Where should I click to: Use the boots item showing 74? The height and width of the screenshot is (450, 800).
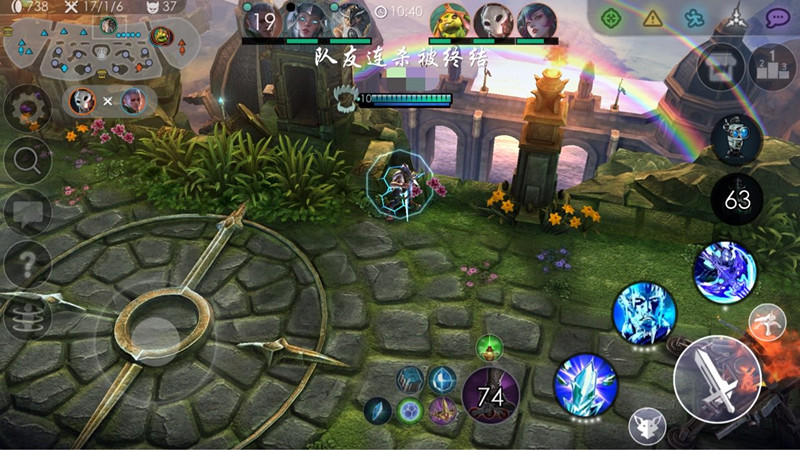coord(490,396)
